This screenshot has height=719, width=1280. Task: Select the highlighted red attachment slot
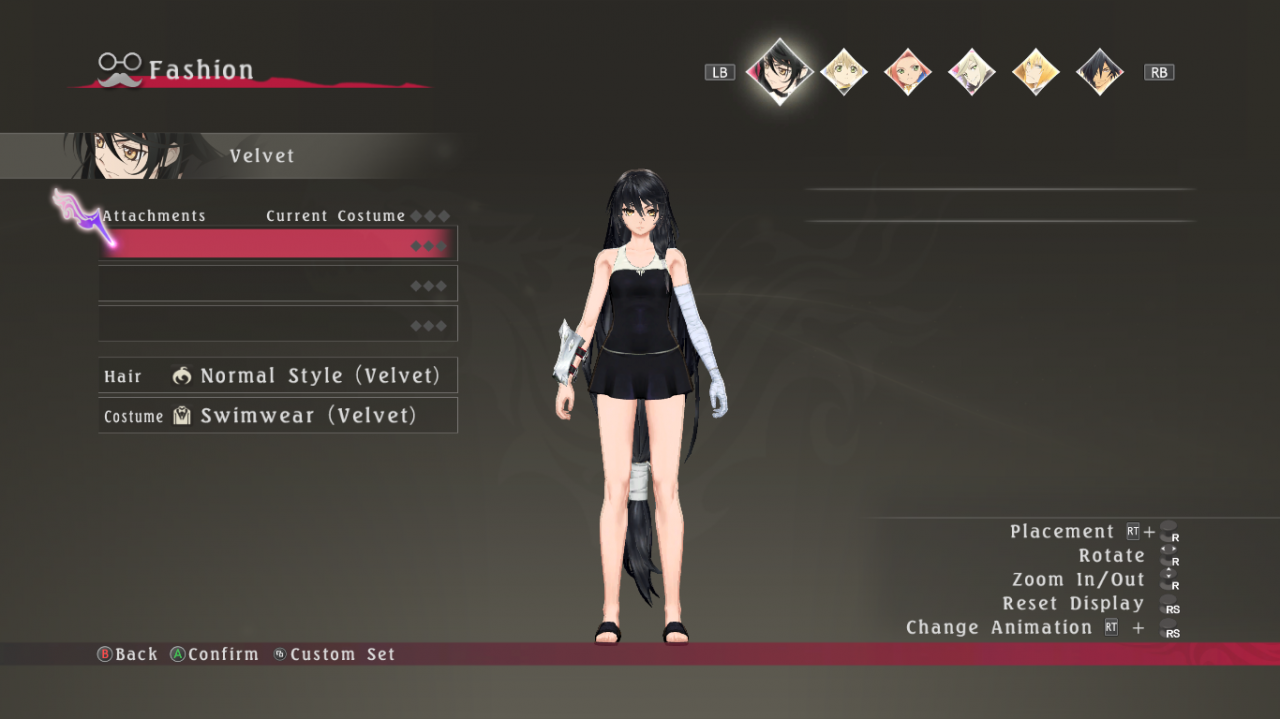click(278, 244)
